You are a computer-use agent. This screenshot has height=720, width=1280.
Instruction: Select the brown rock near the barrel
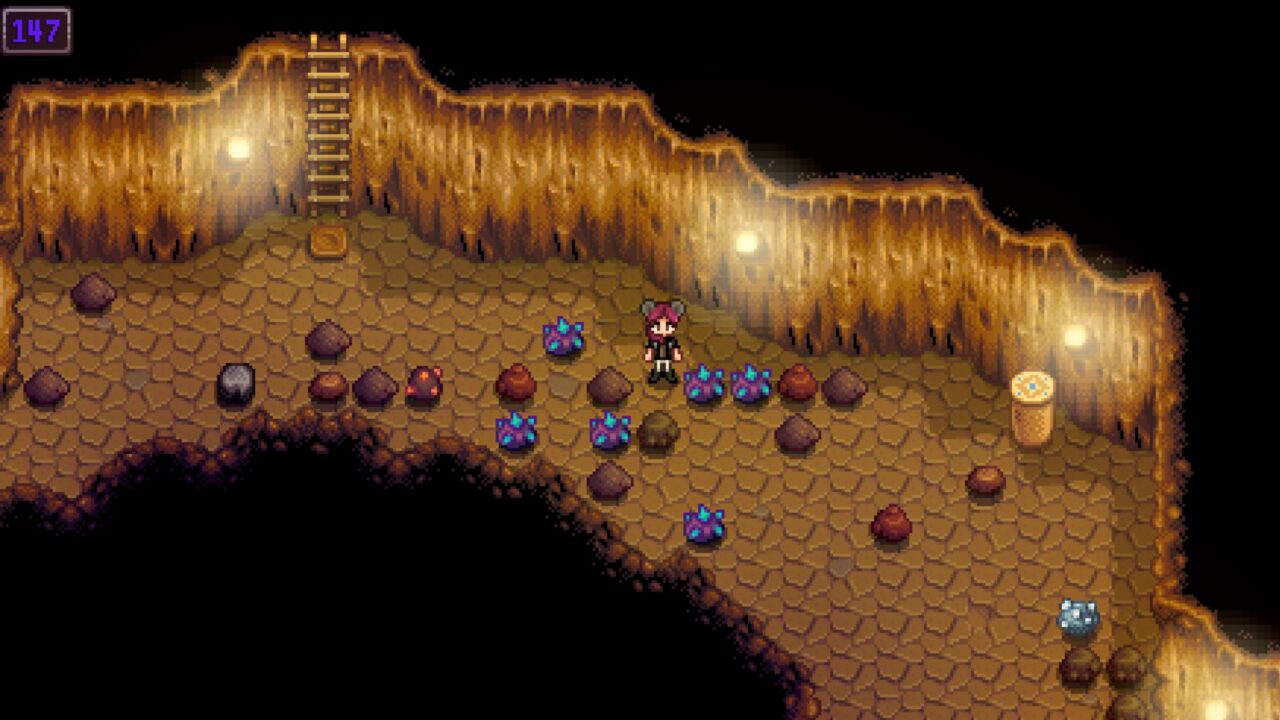click(x=985, y=480)
